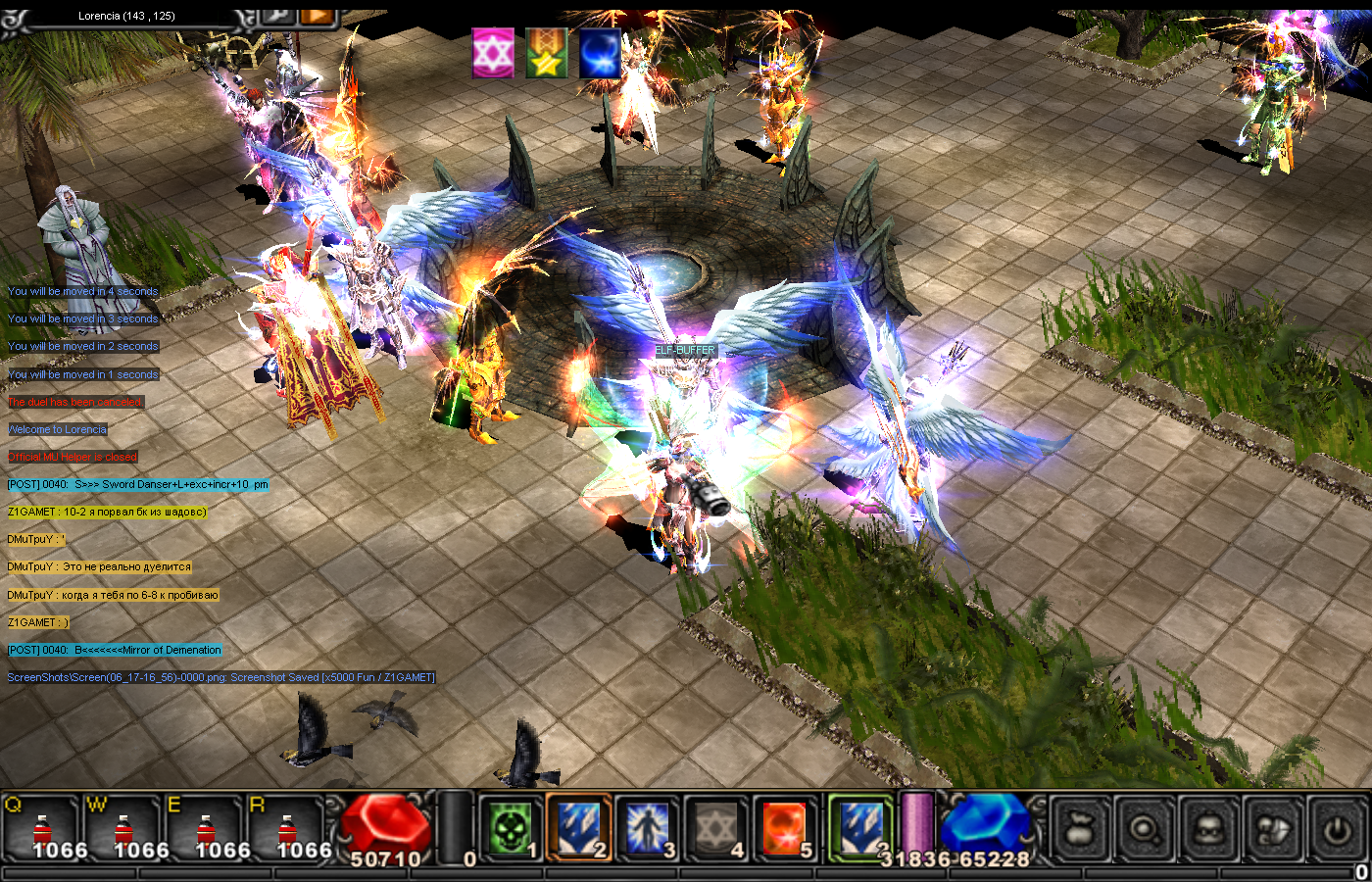
Task: Select the white figure aura skill in slot 3
Action: pyautogui.click(x=648, y=828)
